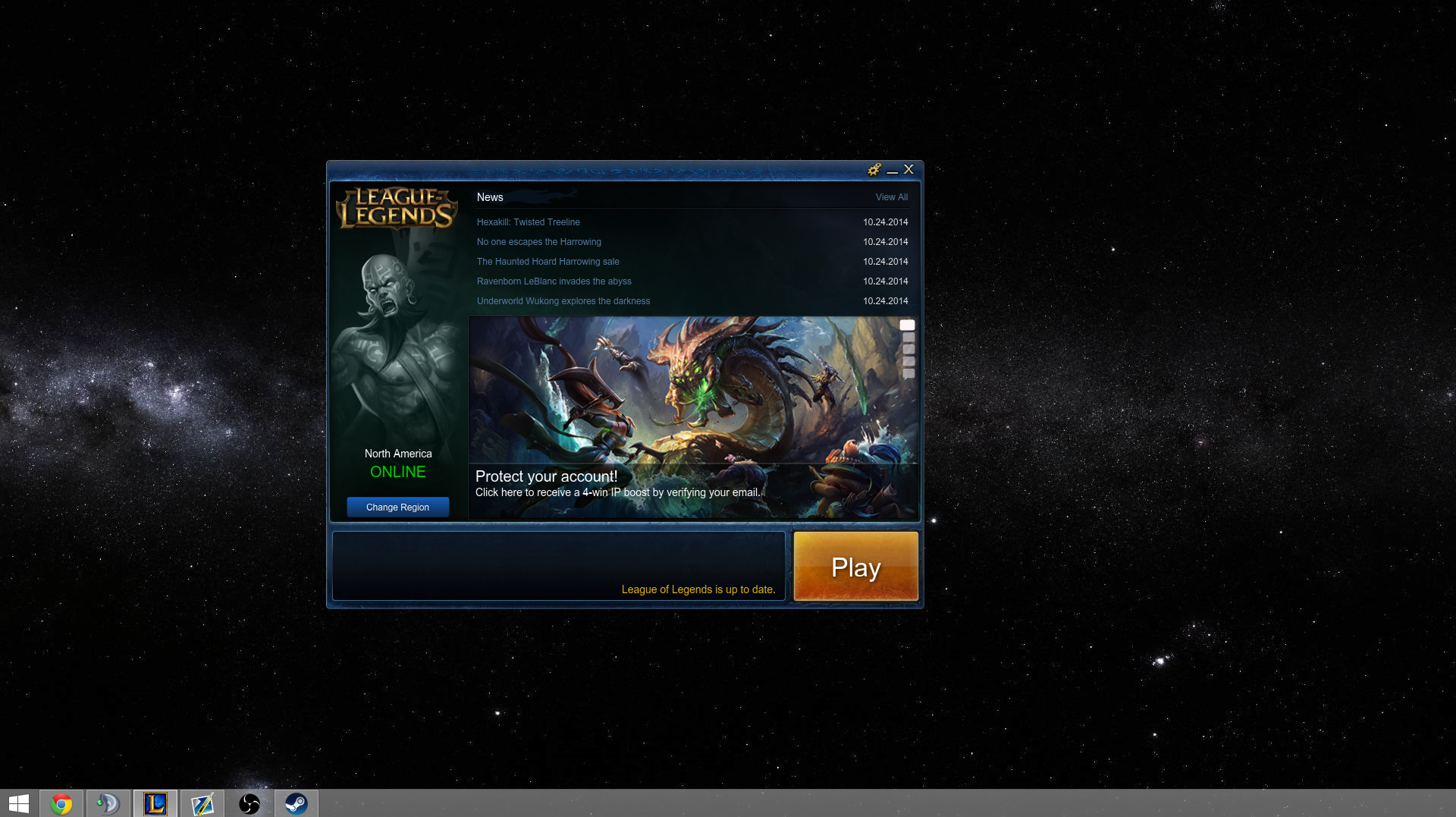Screen dimensions: 1456x817
Task: Open the Hexakill: Twisted Treeline article
Action: click(x=528, y=222)
